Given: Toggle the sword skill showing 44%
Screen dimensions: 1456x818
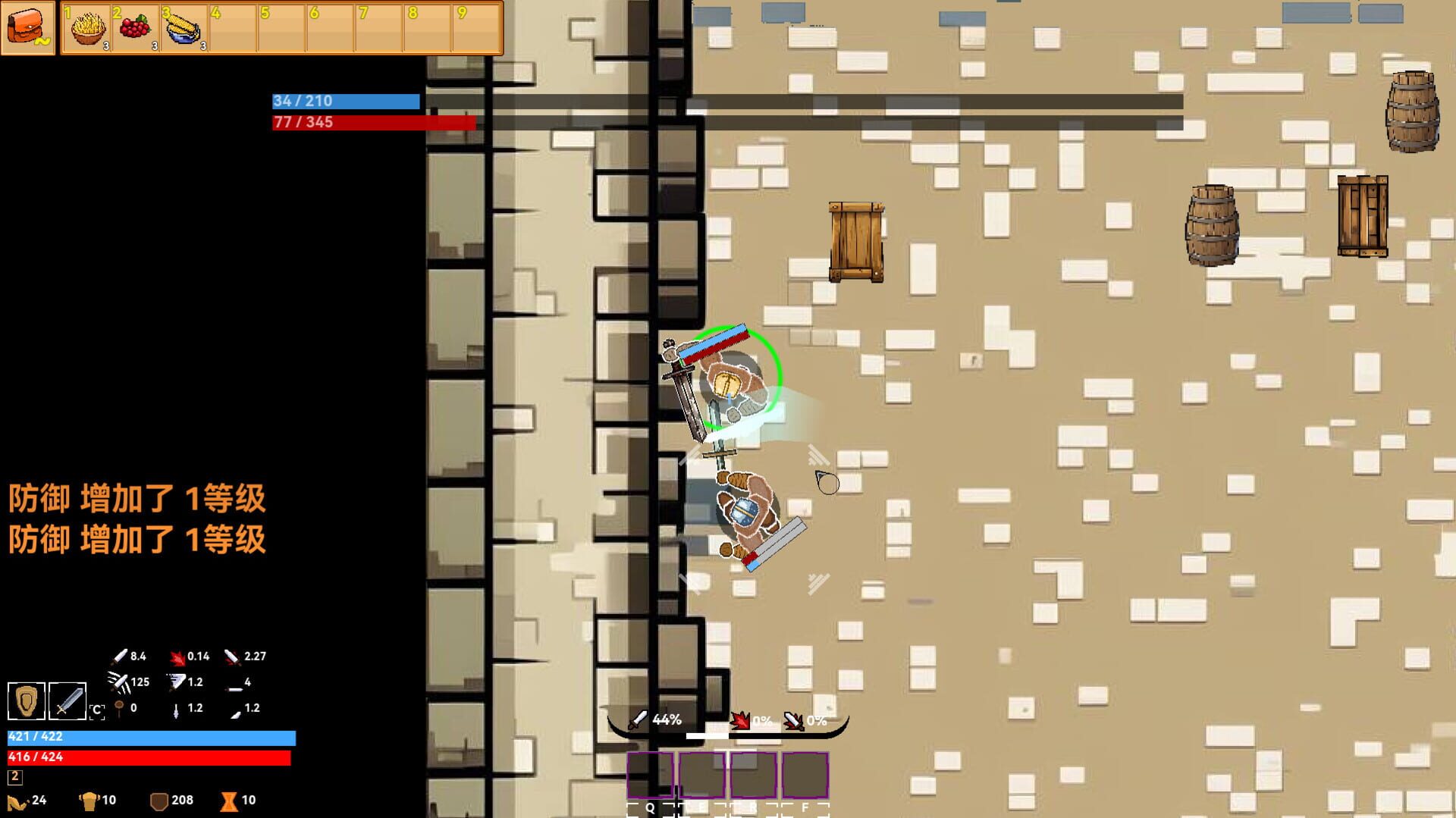Looking at the screenshot, I should click(x=652, y=719).
